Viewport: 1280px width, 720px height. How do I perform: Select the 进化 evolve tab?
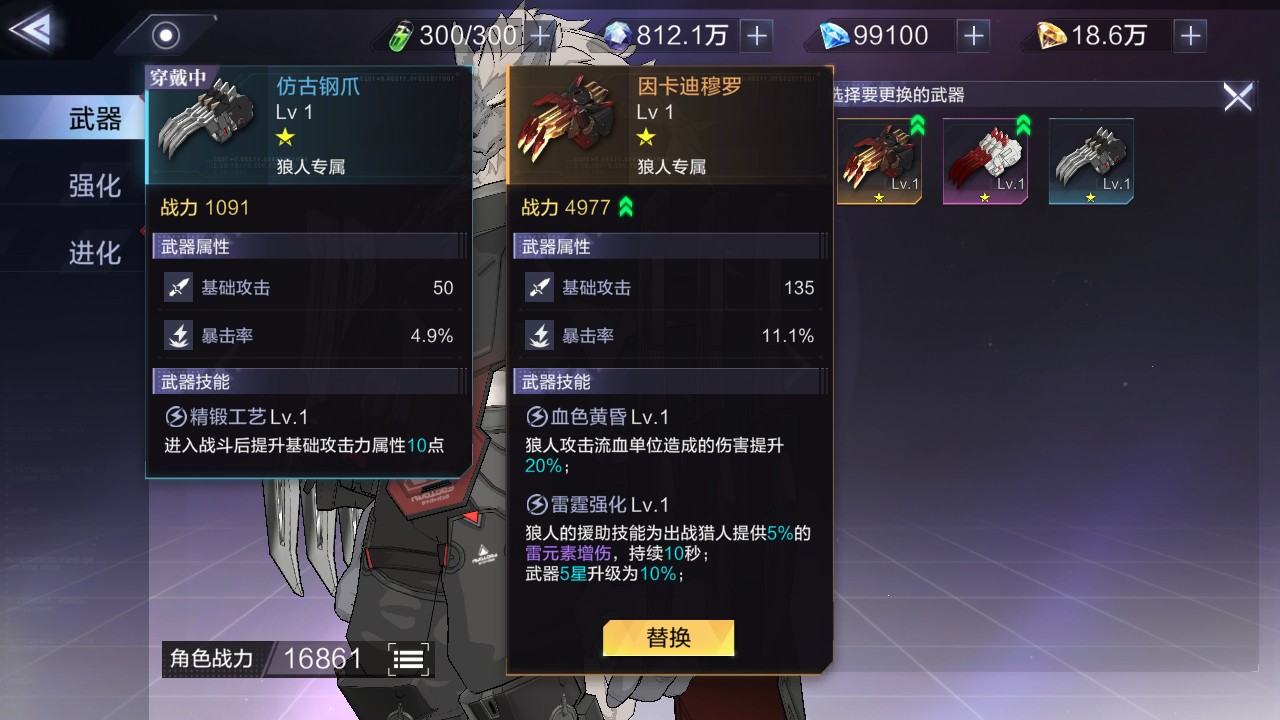pyautogui.click(x=94, y=253)
